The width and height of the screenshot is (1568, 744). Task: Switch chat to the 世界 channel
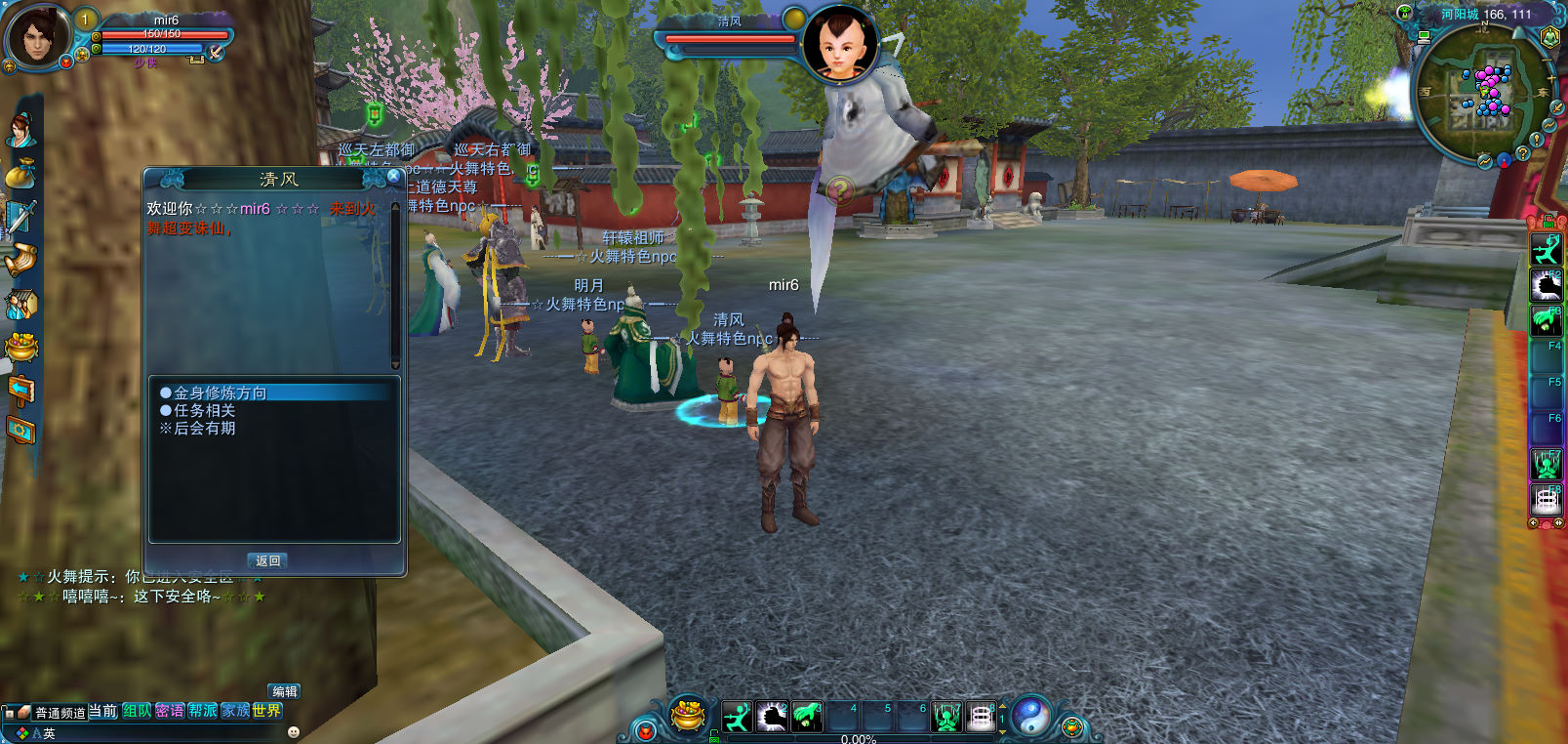(x=266, y=711)
